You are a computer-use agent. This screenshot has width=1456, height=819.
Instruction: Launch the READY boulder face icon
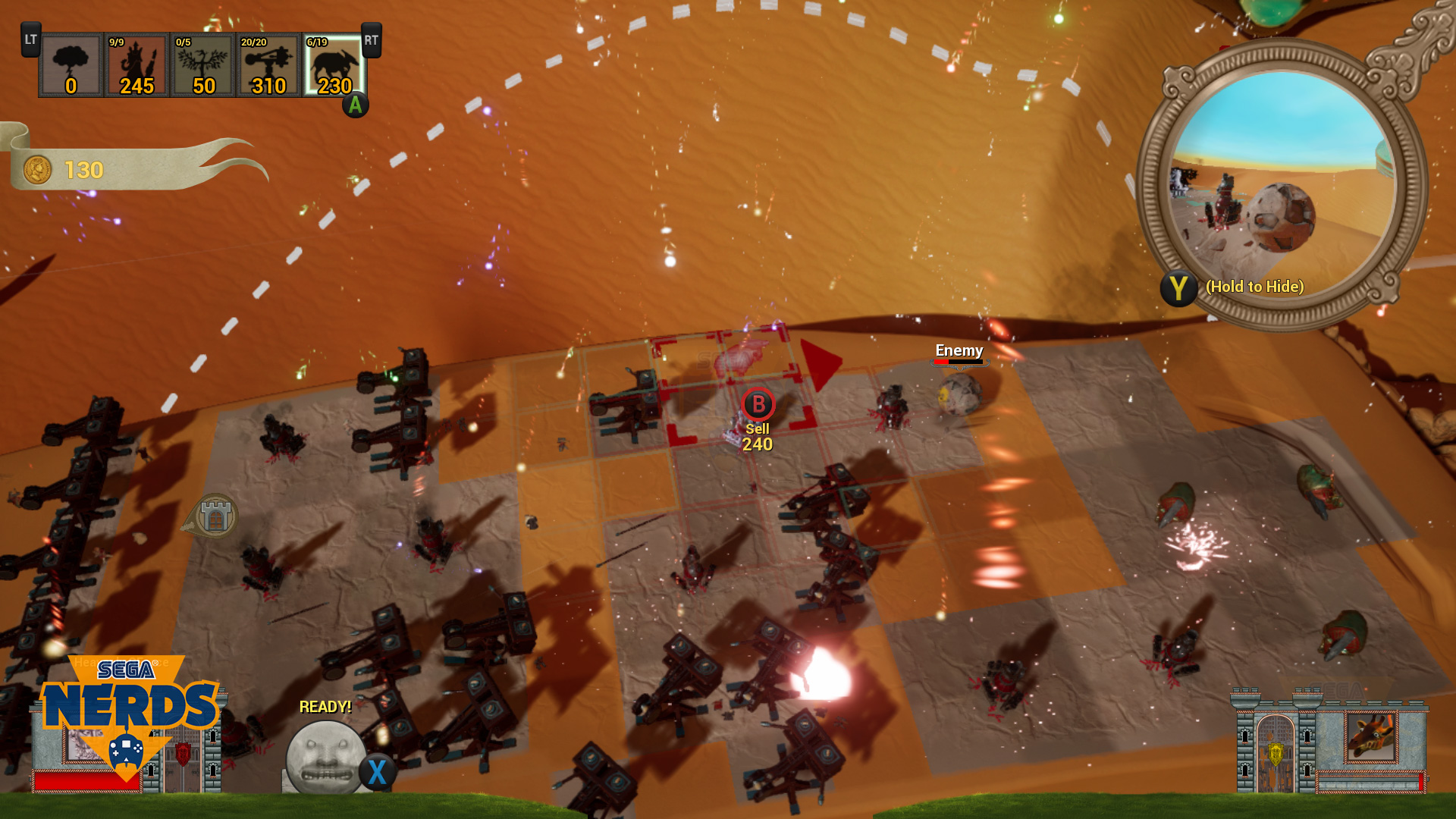326,757
